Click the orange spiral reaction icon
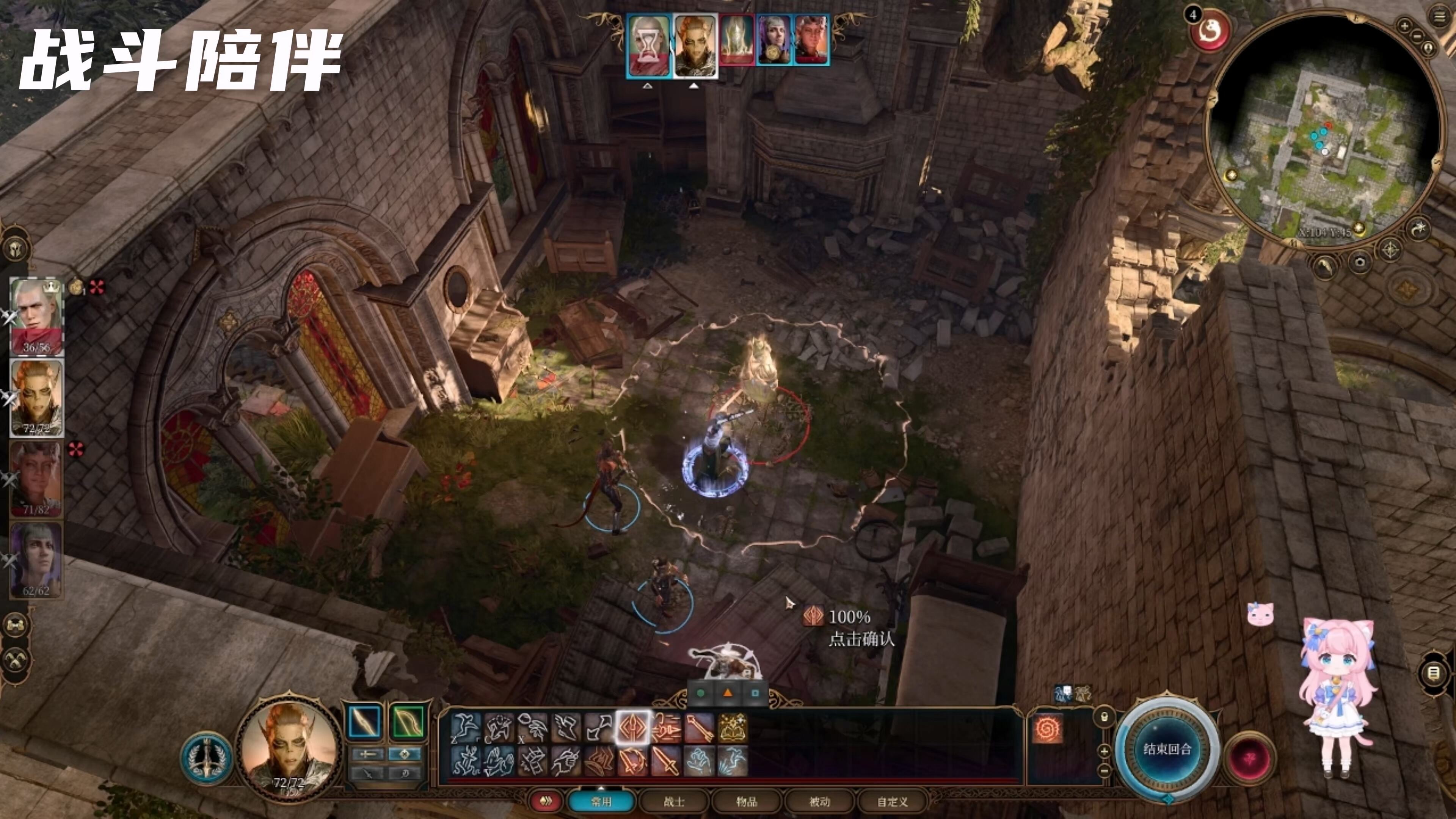The width and height of the screenshot is (1456, 819). (1047, 729)
